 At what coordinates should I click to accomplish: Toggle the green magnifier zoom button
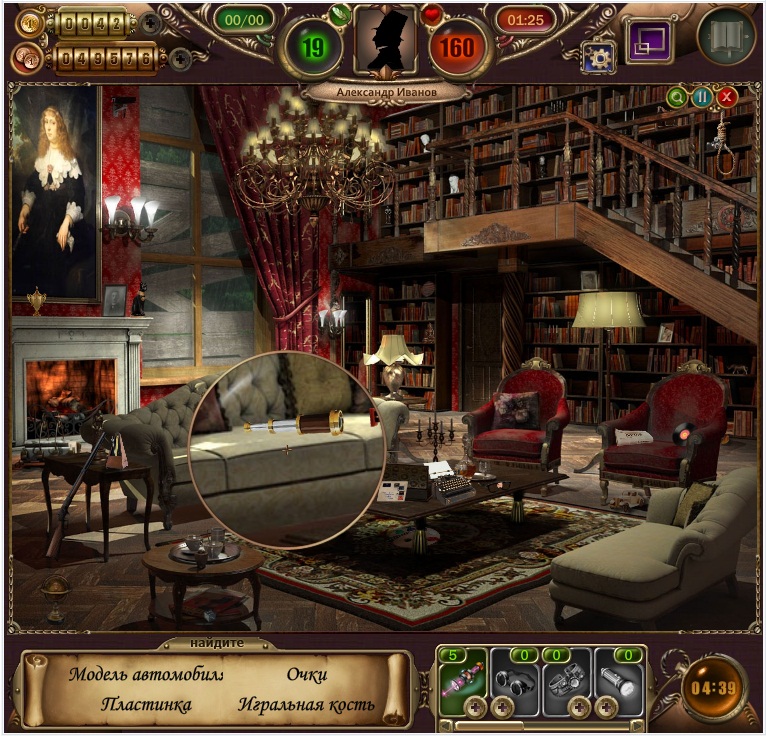[x=678, y=97]
